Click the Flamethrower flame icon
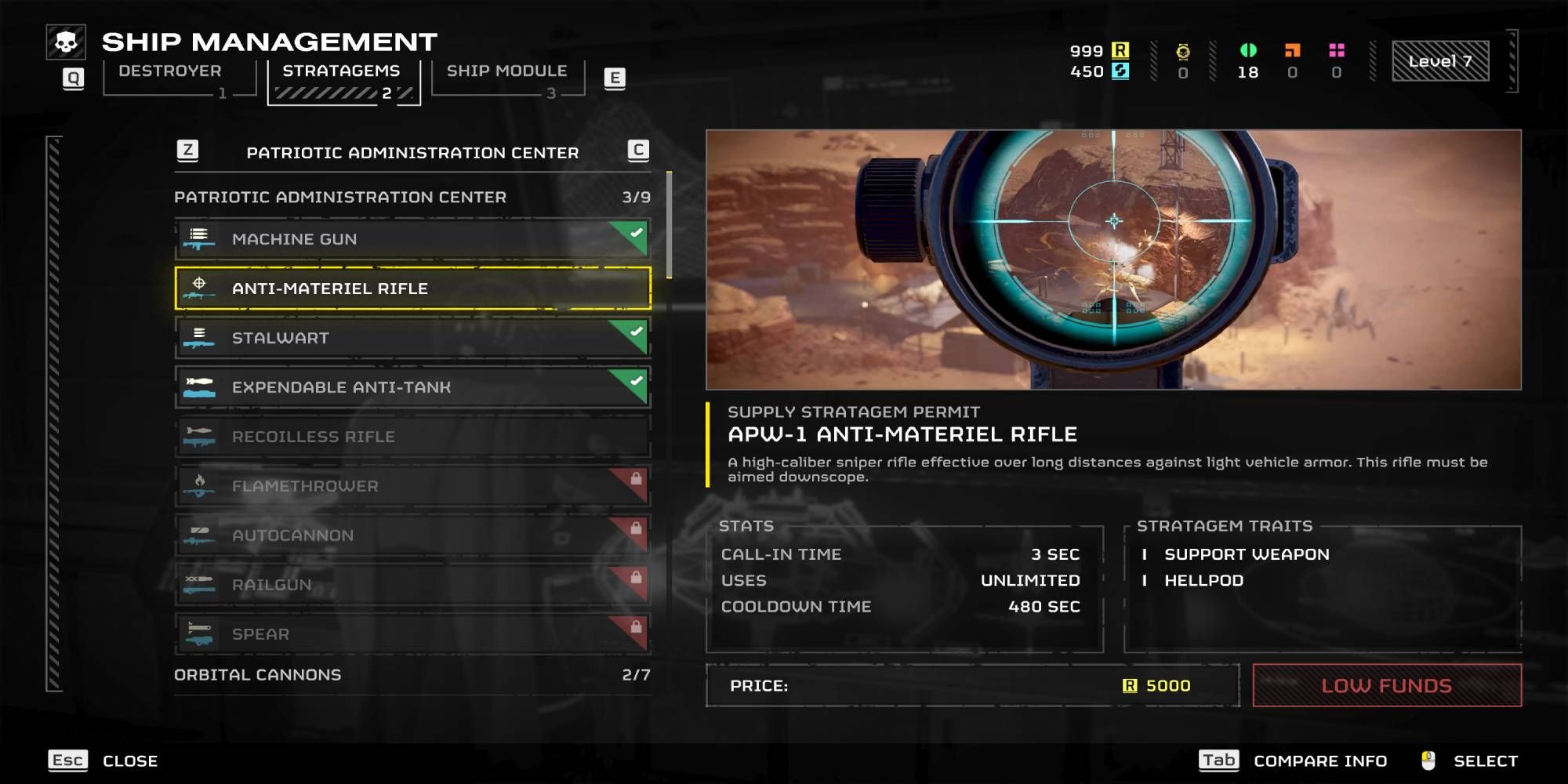Viewport: 1568px width, 784px height. click(201, 486)
